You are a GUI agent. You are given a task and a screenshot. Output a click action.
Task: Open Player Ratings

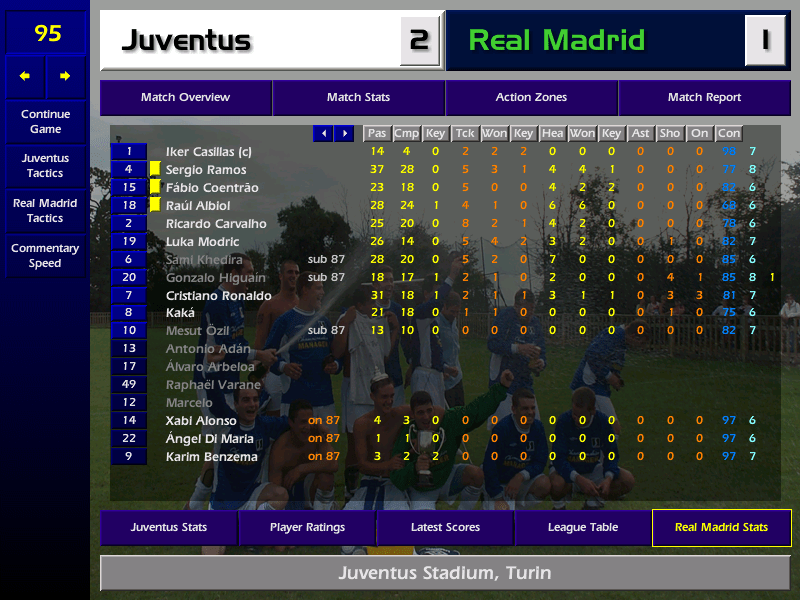click(x=307, y=527)
